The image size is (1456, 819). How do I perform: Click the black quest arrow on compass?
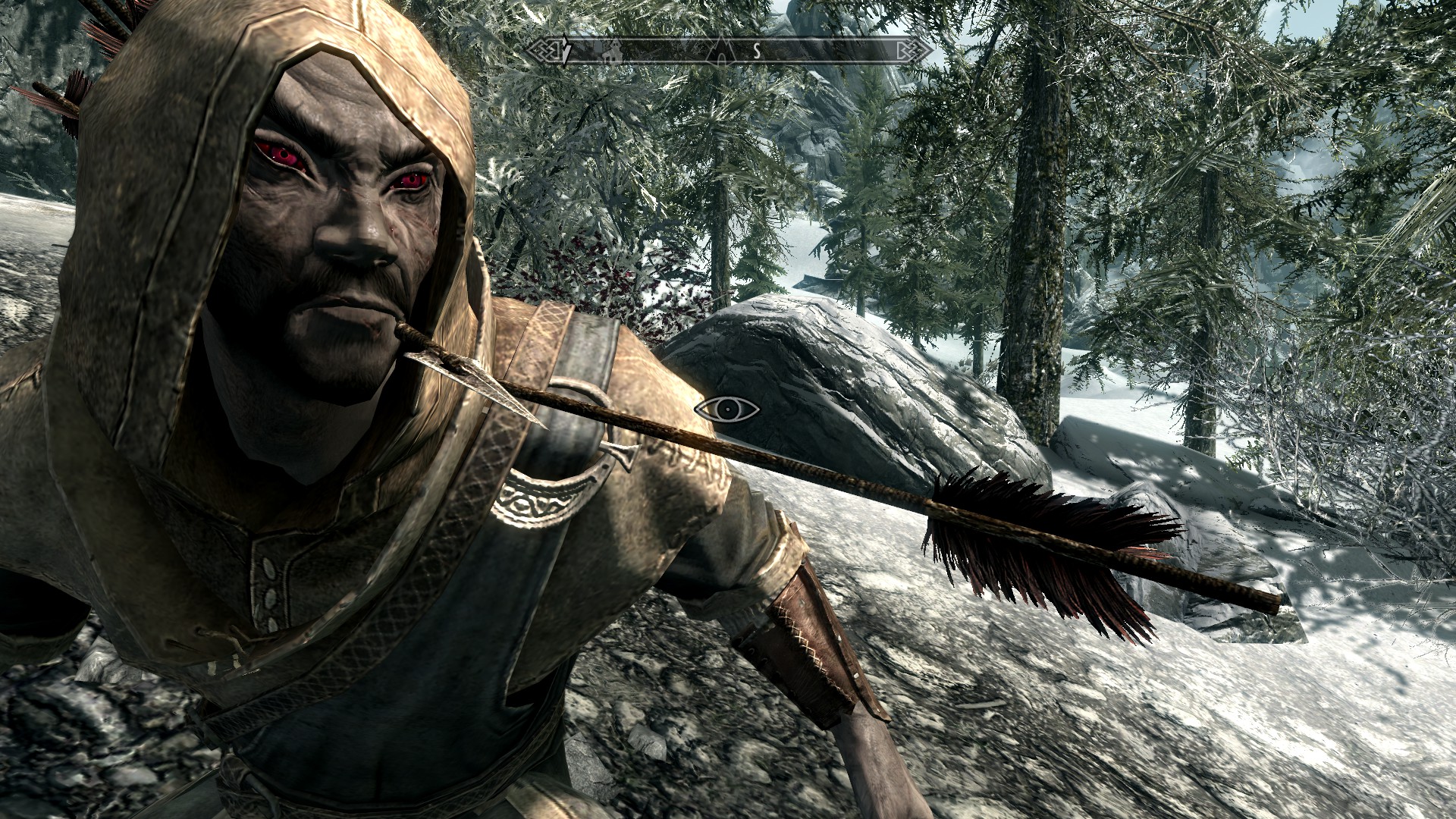[x=566, y=50]
